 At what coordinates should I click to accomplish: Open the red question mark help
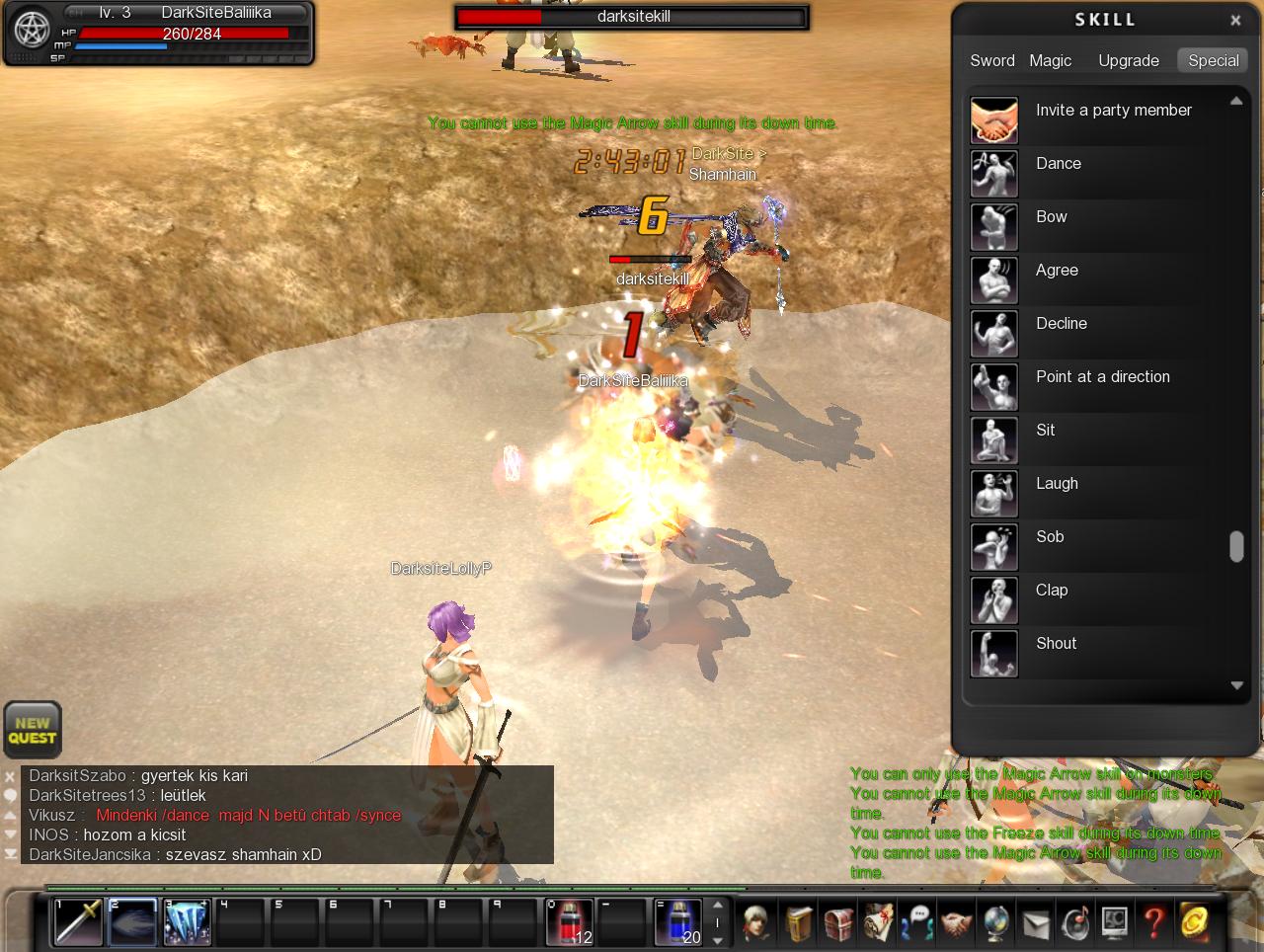tap(1153, 923)
